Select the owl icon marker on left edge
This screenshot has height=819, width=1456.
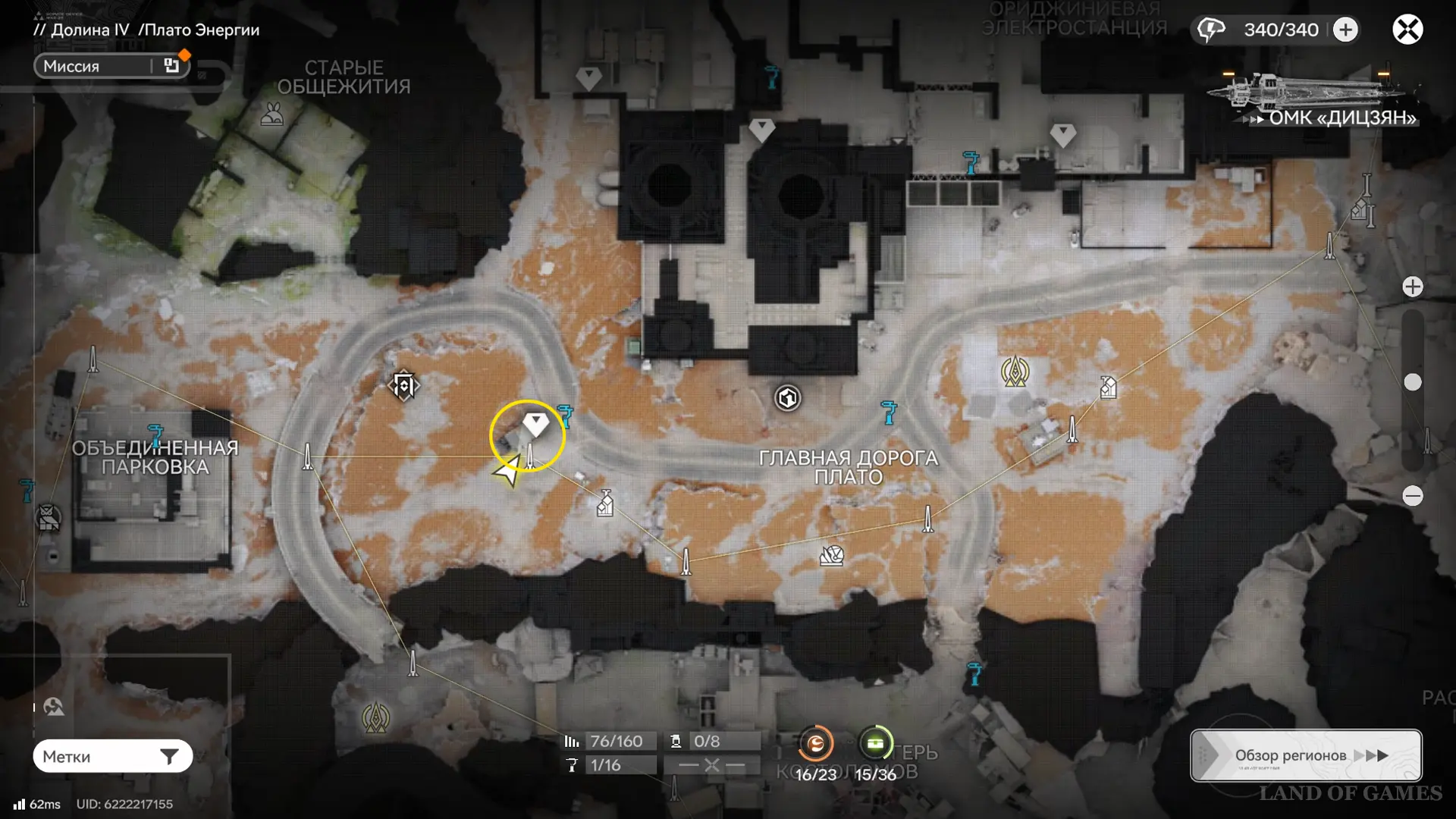point(49,519)
